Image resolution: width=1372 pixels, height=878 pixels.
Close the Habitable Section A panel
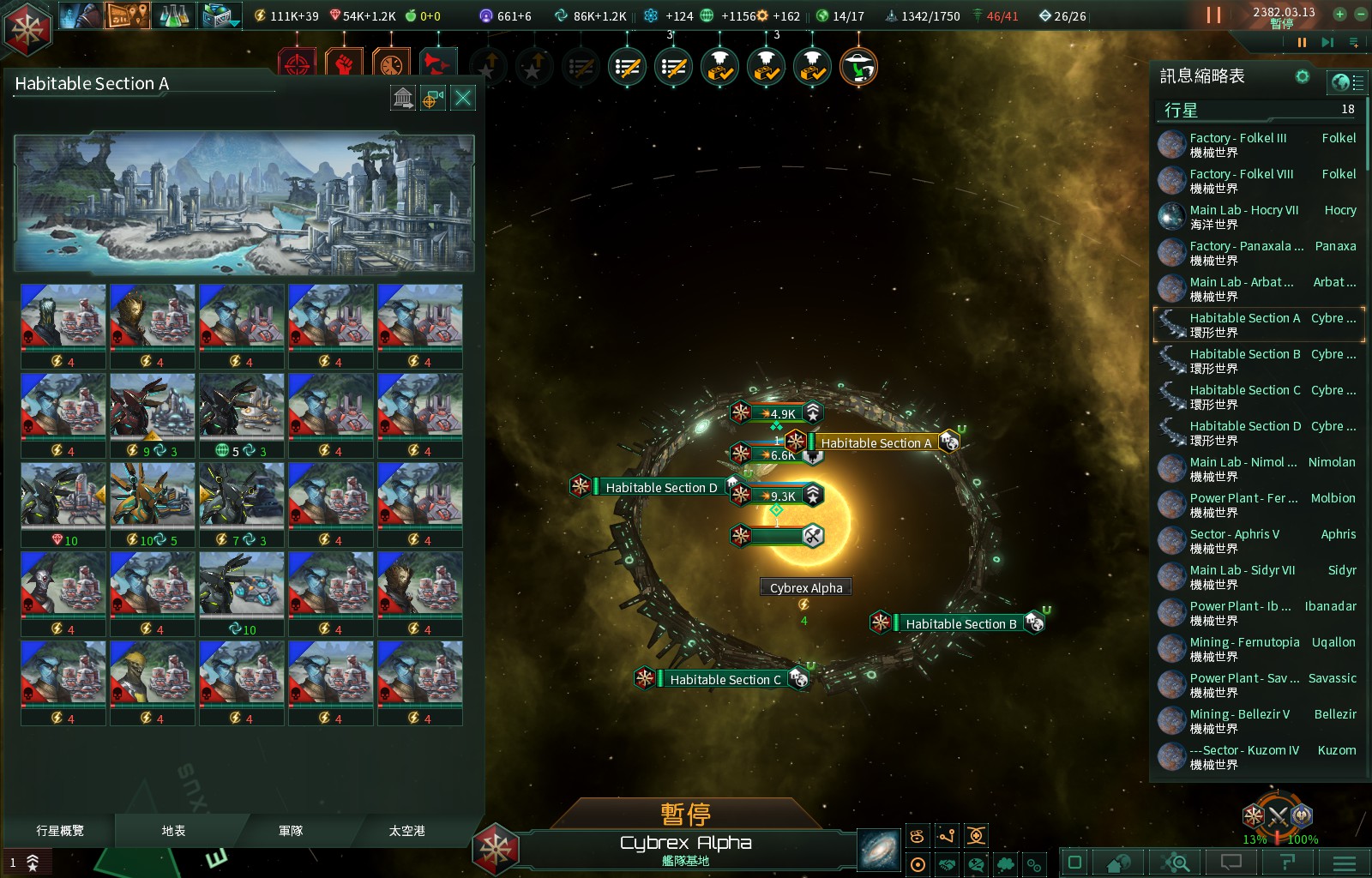click(463, 98)
